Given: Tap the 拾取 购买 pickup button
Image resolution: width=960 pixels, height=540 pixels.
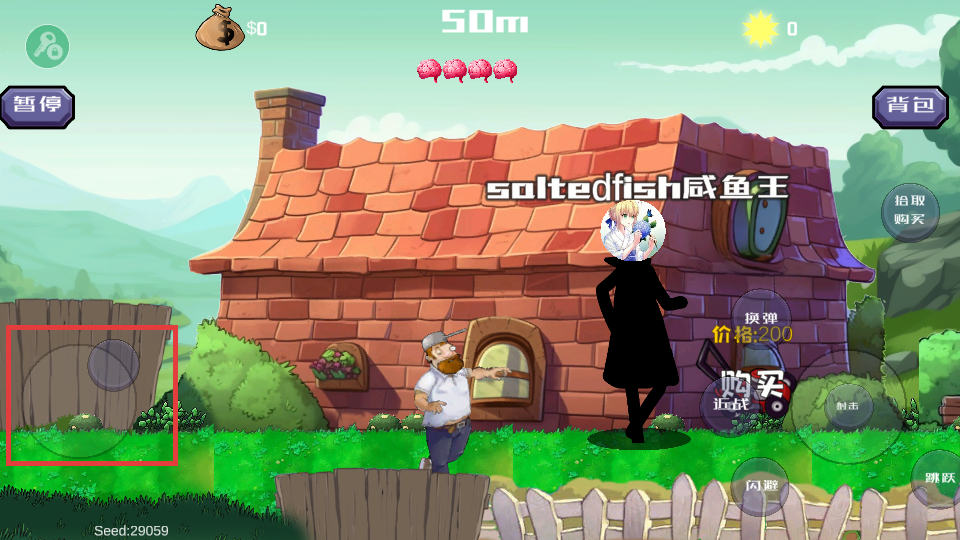Looking at the screenshot, I should click(x=910, y=211).
